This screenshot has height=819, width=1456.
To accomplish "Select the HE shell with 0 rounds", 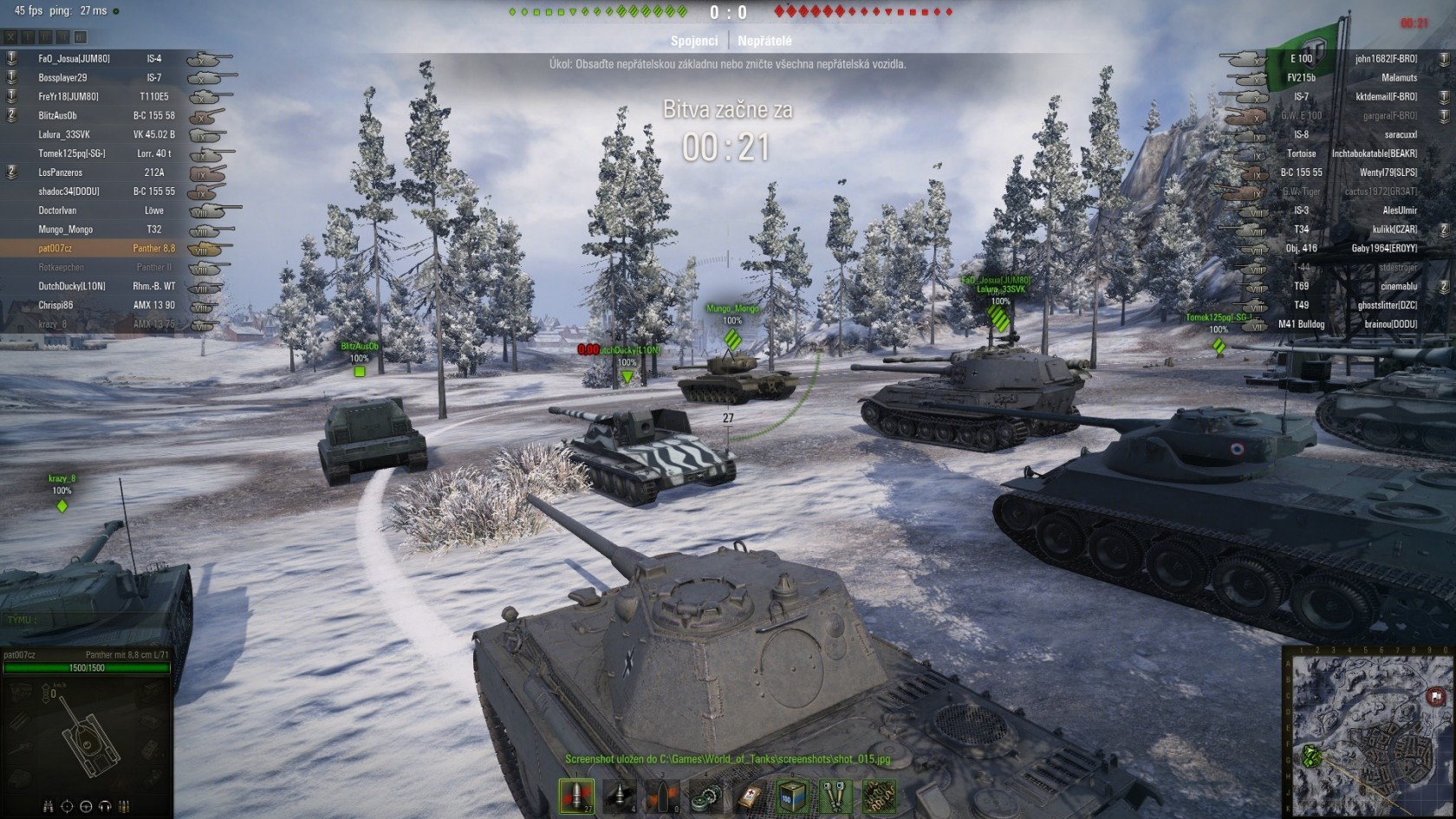I will tap(662, 796).
